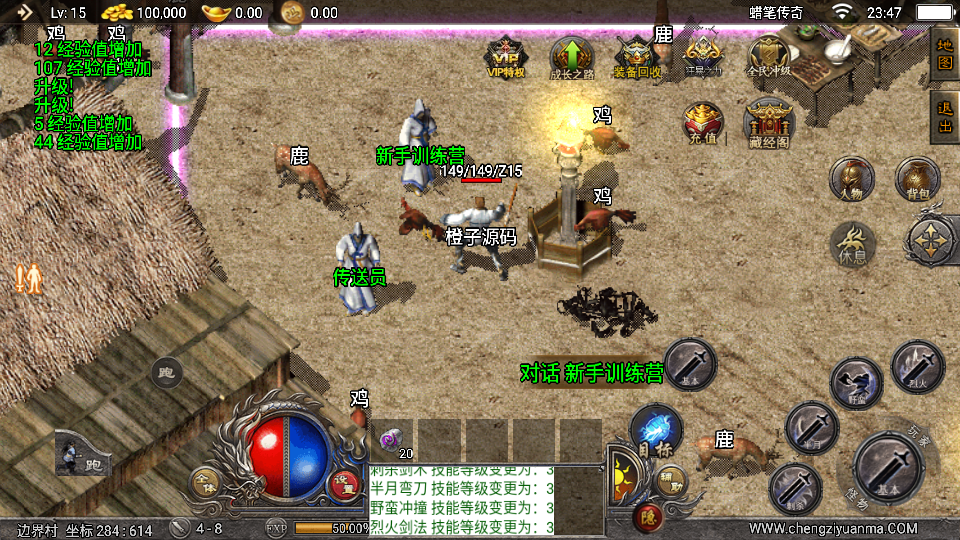Image resolution: width=960 pixels, height=540 pixels.
Task: Open the 成长之路 green arrow icon
Action: point(571,58)
